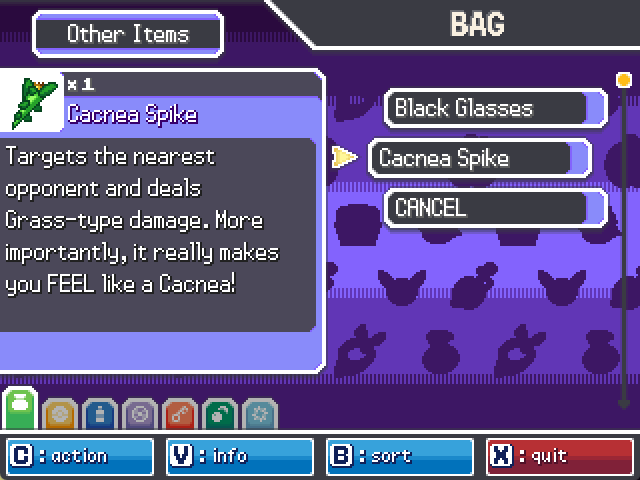
Task: Click the item list scrollbar handle
Action: pyautogui.click(x=624, y=80)
